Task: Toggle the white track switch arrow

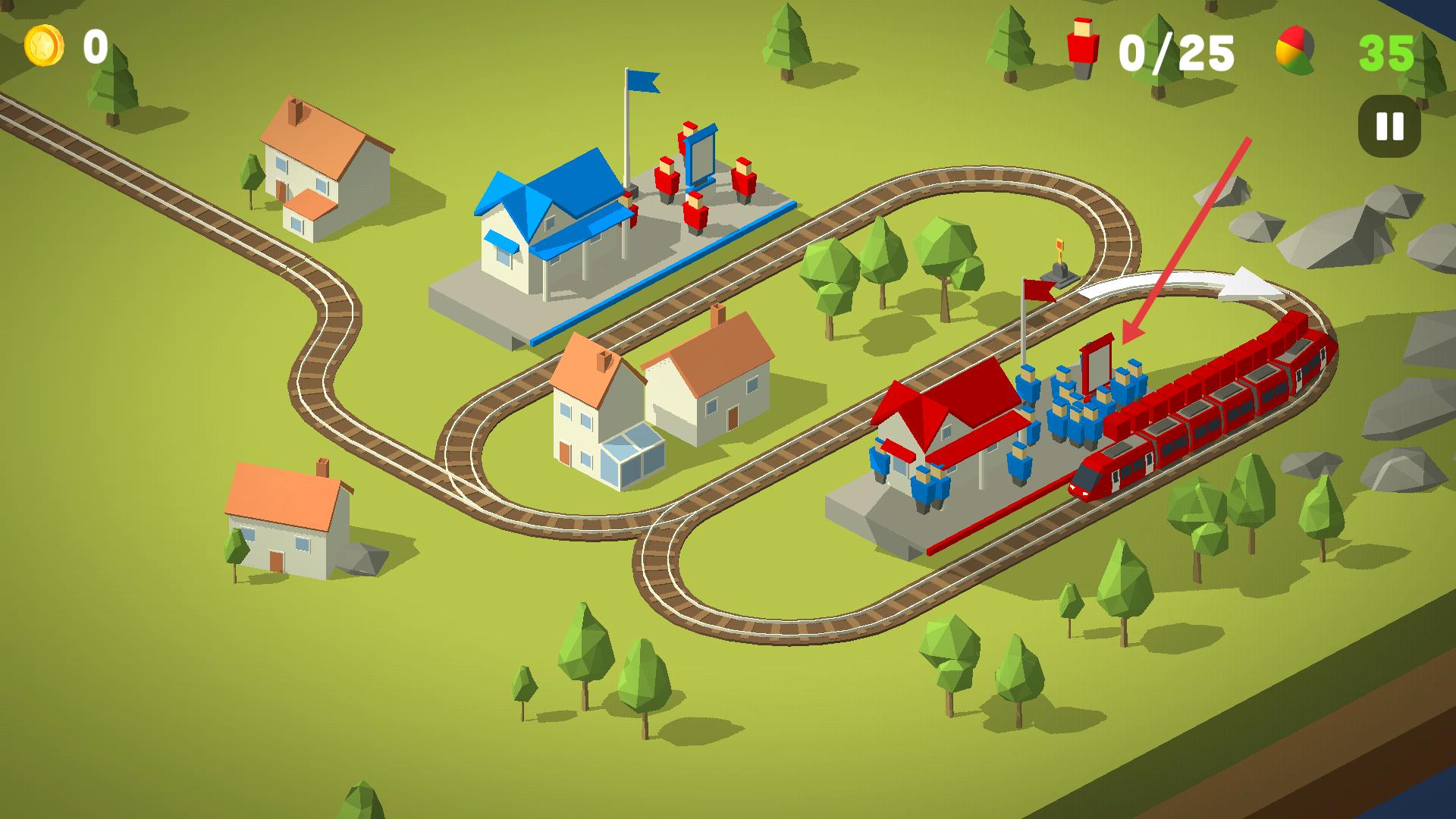Action: tap(1183, 286)
